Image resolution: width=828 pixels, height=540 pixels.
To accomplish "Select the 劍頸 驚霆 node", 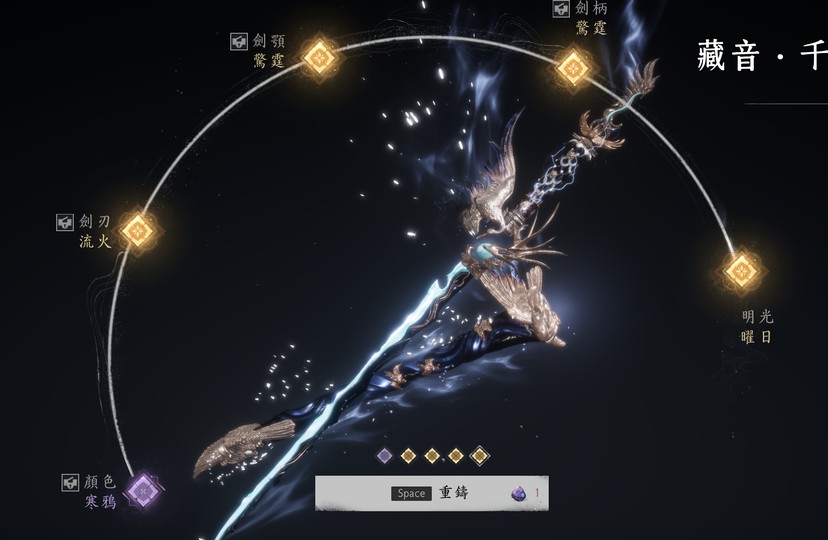I will pos(317,57).
